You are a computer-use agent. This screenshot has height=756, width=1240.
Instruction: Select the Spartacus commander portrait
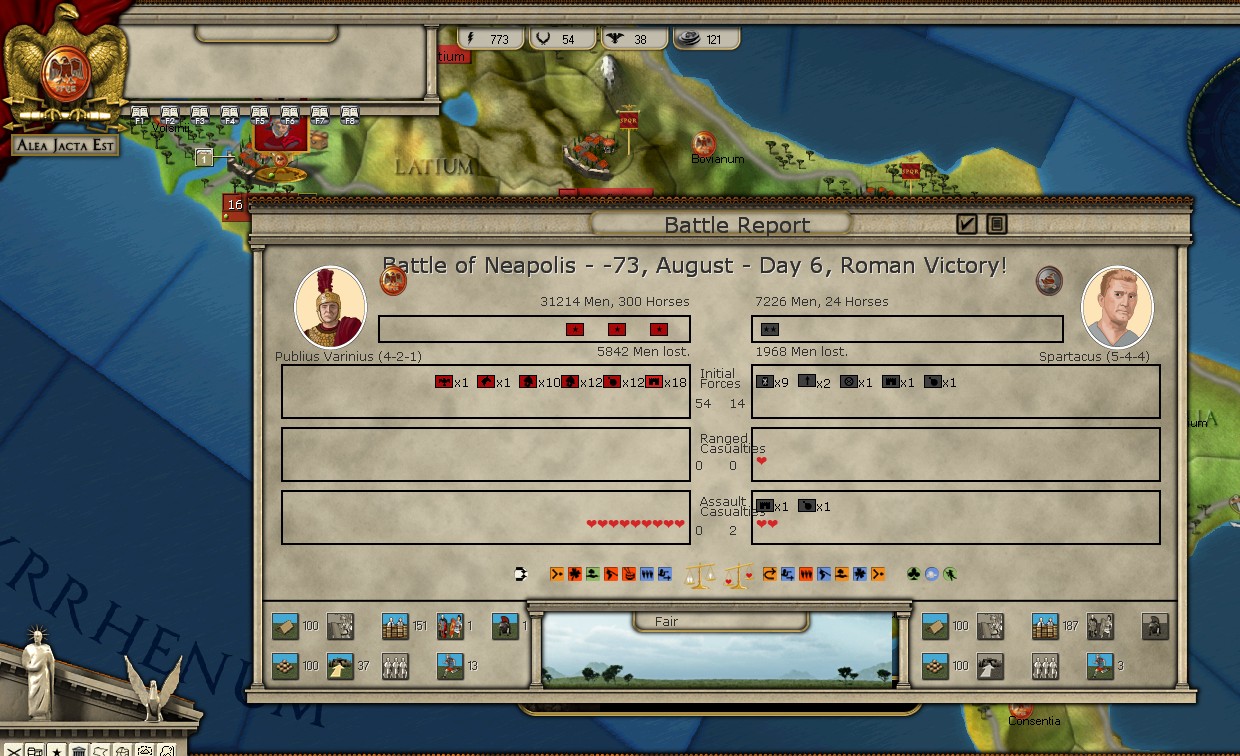point(1117,308)
